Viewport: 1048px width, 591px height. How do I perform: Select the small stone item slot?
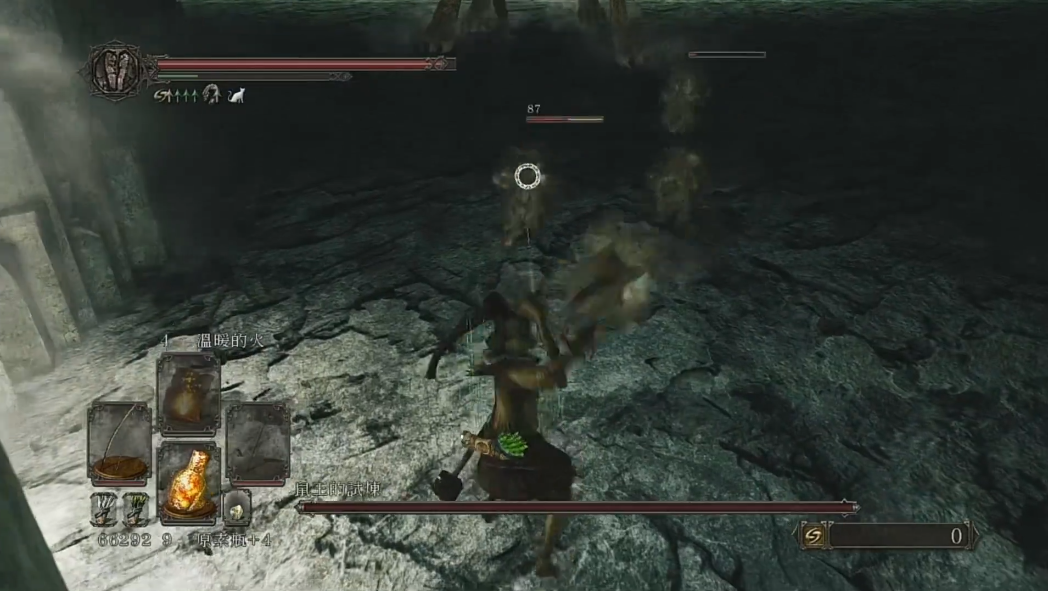237,508
